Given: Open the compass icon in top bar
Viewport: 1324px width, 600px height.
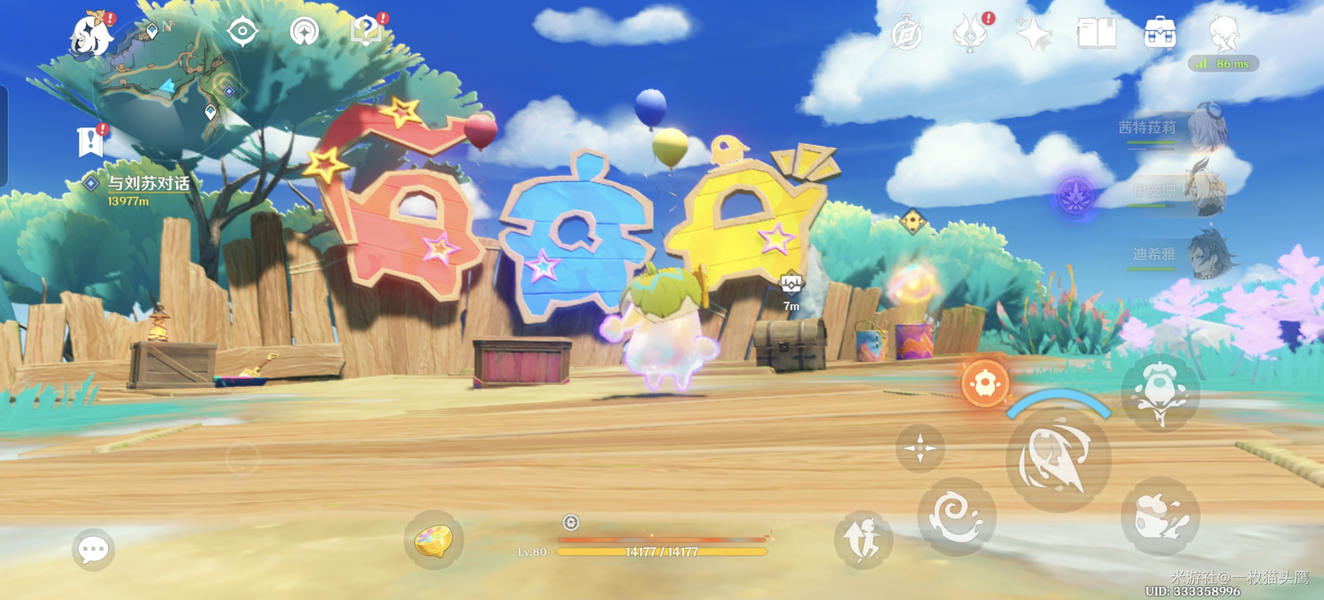Looking at the screenshot, I should coord(906,34).
